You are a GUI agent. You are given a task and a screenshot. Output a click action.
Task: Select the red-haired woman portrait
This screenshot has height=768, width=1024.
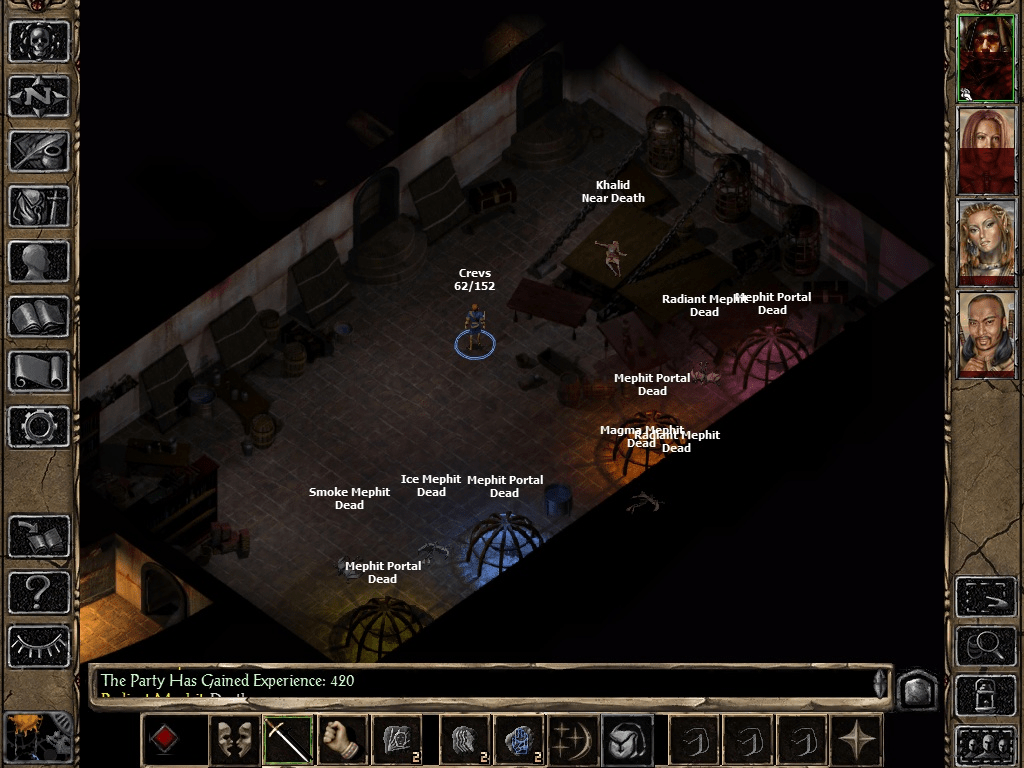[986, 150]
